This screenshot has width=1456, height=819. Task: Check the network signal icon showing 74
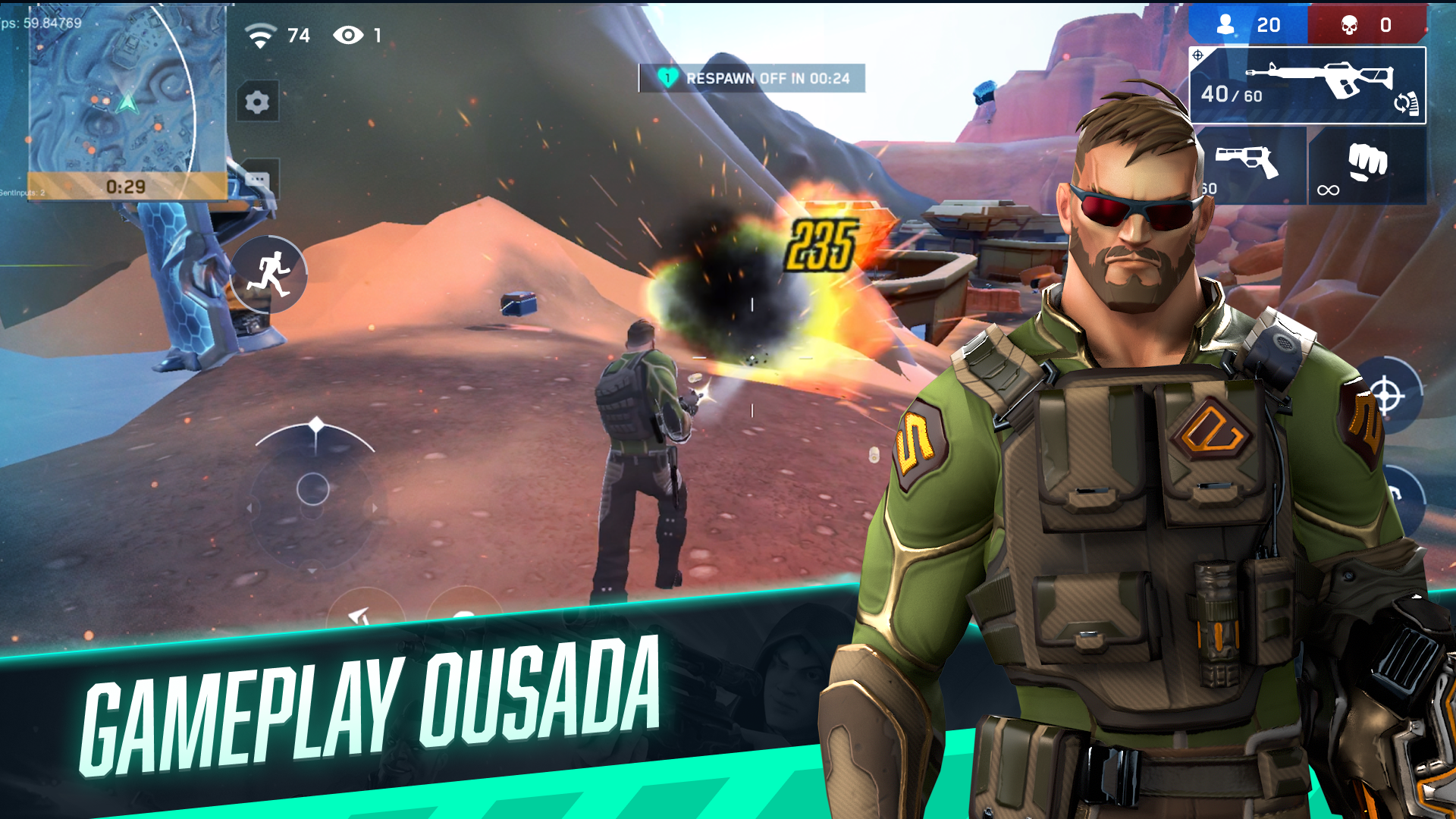point(259,33)
